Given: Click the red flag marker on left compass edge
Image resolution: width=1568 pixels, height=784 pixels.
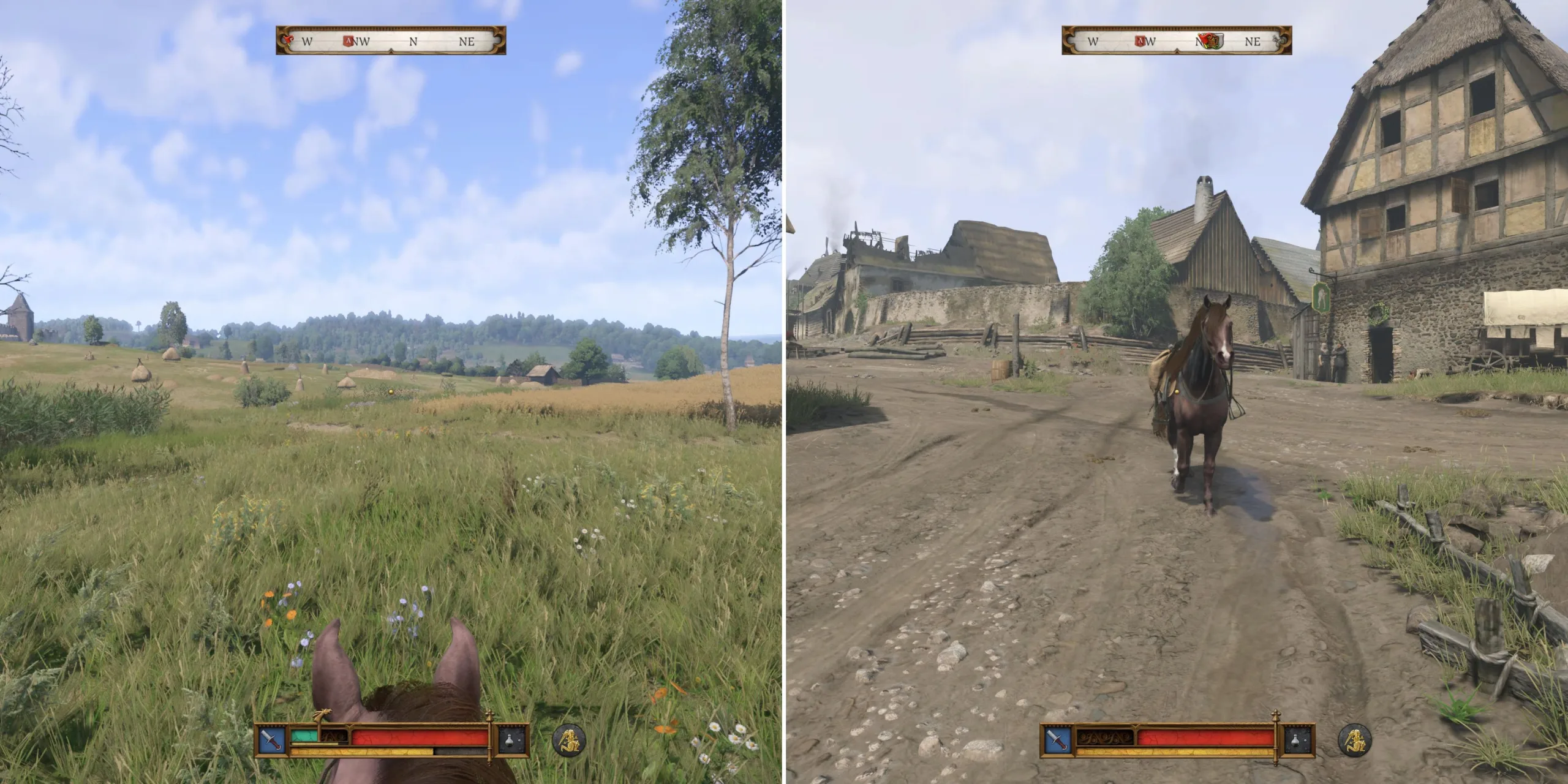Looking at the screenshot, I should coord(288,40).
